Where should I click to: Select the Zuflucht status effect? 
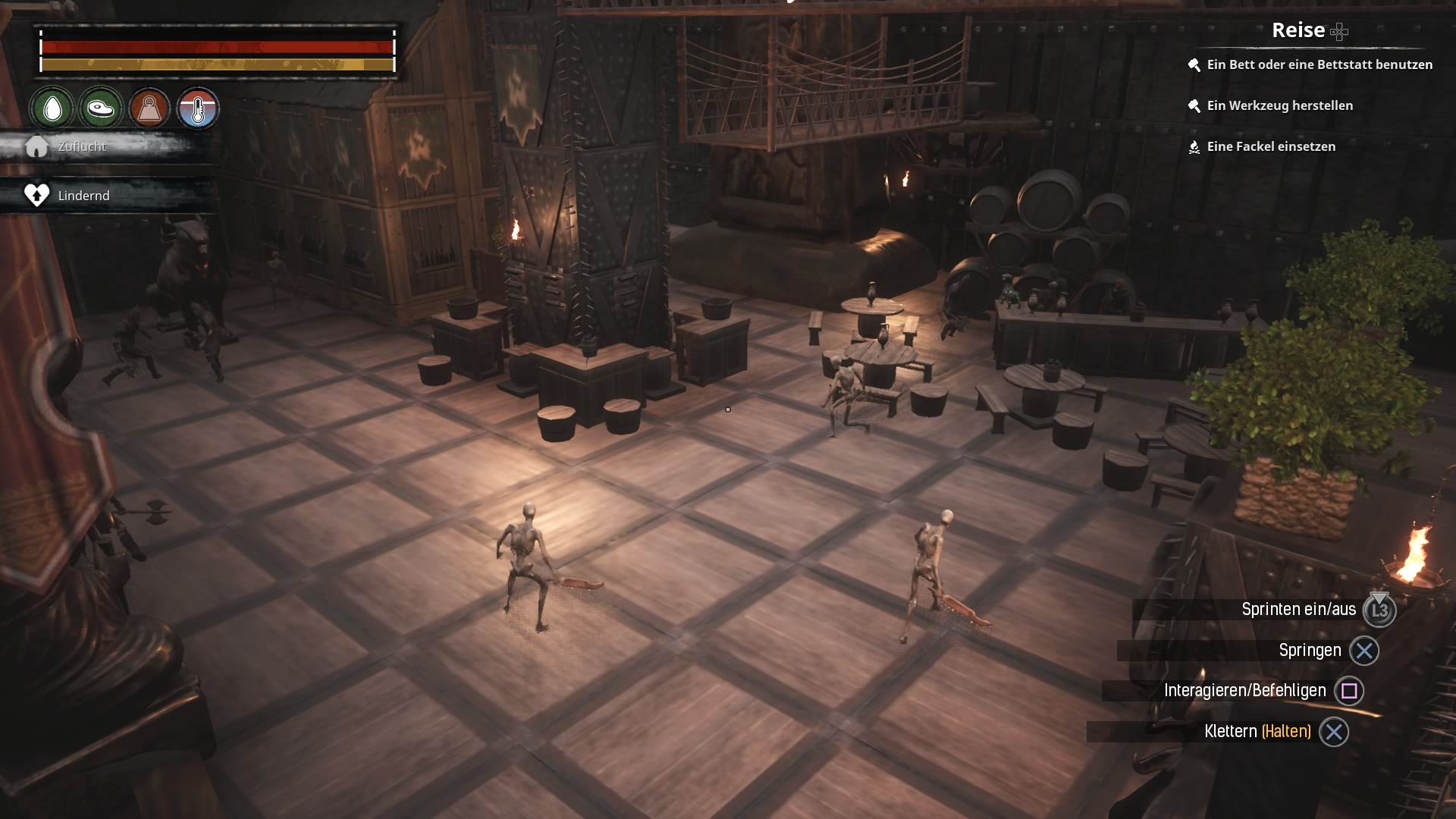tap(82, 146)
